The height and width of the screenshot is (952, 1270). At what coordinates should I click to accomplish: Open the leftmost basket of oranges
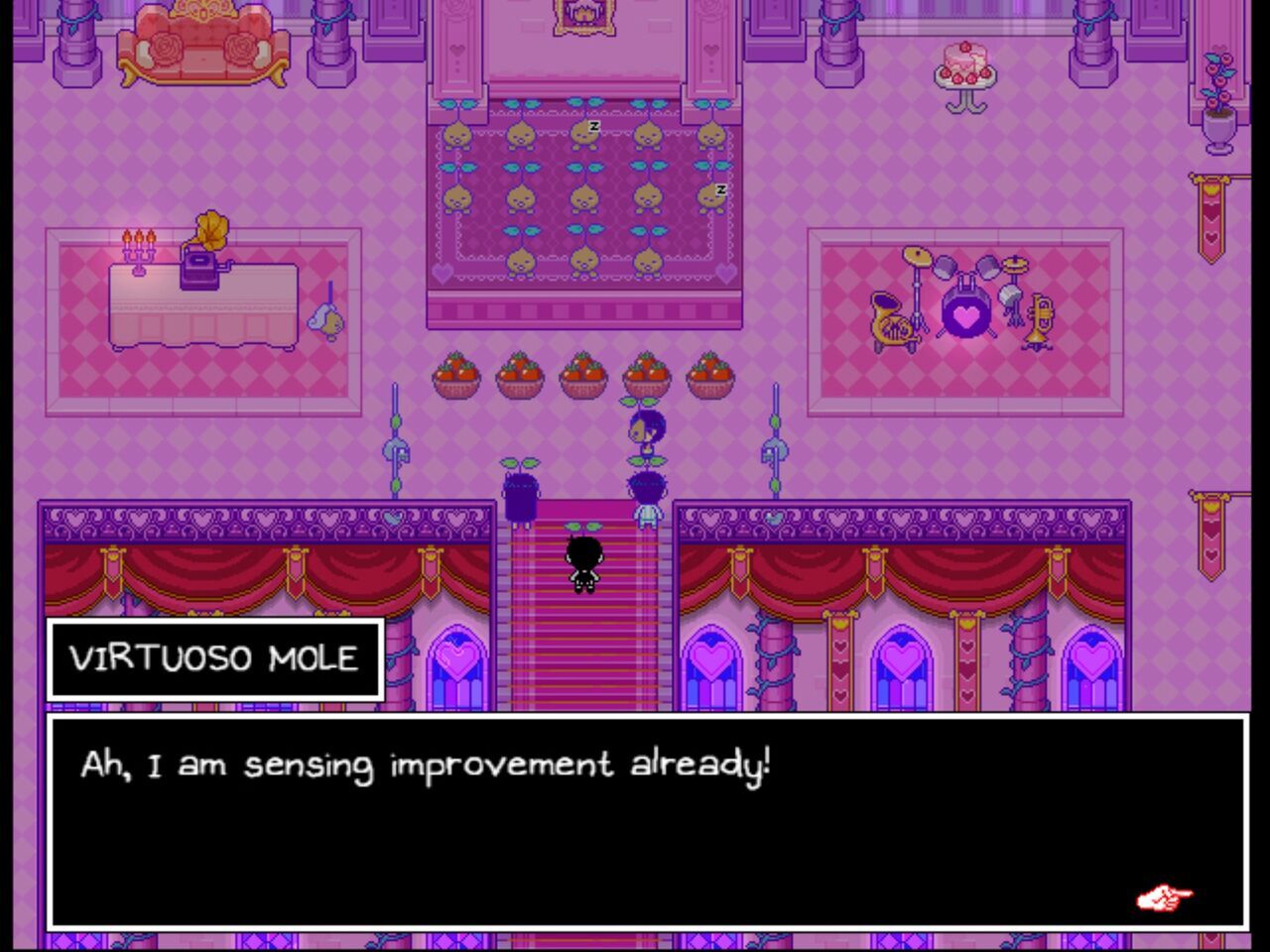(456, 377)
